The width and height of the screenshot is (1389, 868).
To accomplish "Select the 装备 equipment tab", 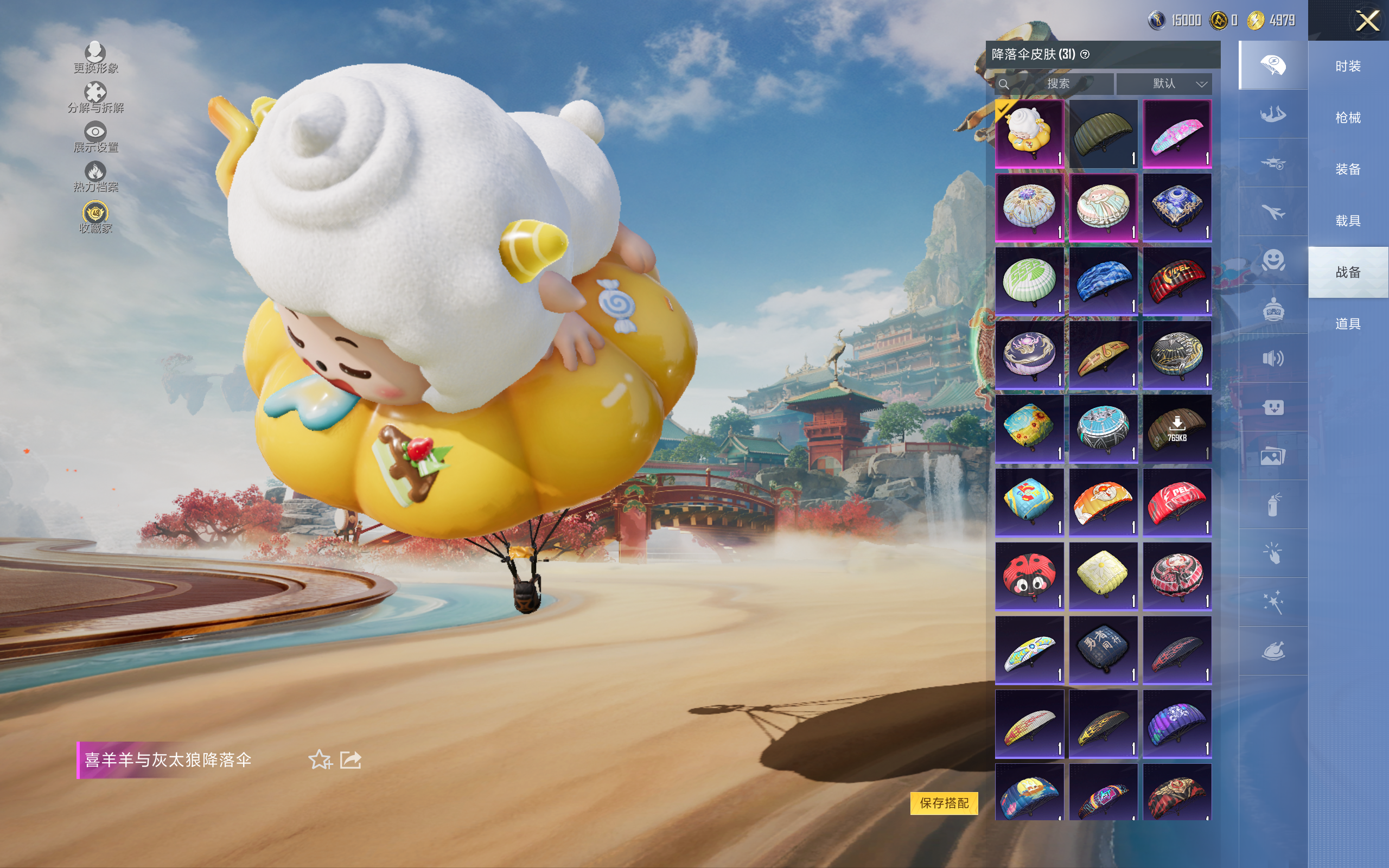I will tap(1348, 169).
